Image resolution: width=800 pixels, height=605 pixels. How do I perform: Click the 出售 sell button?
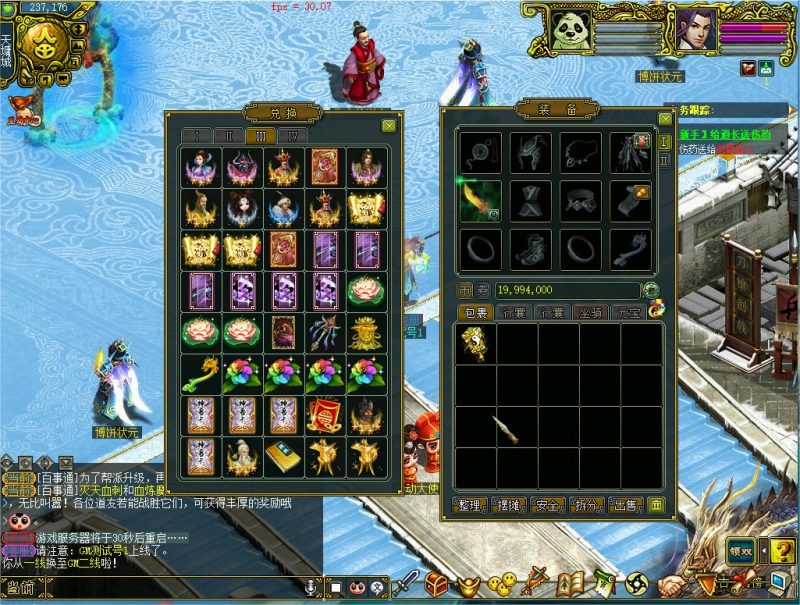coord(626,506)
